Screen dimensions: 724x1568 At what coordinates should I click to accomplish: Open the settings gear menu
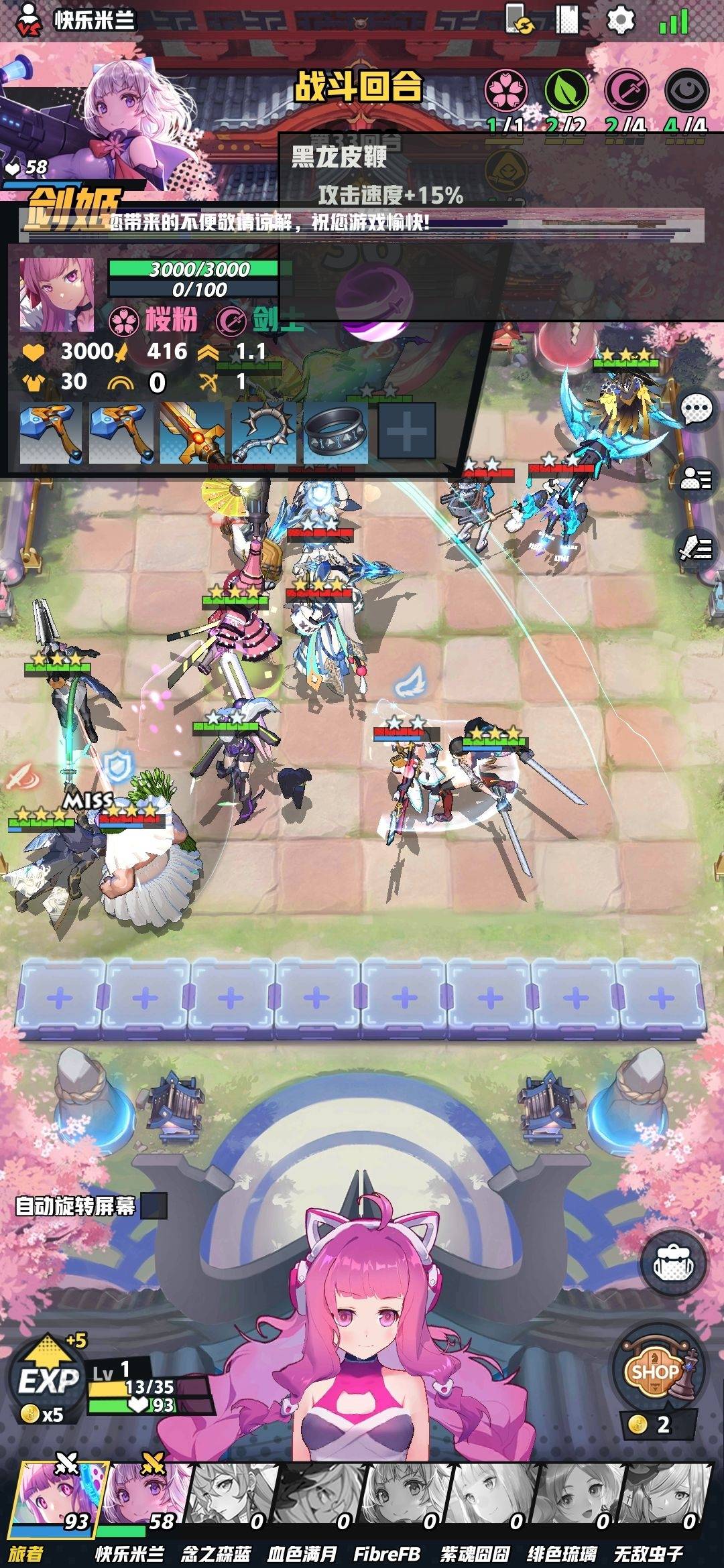(x=620, y=20)
